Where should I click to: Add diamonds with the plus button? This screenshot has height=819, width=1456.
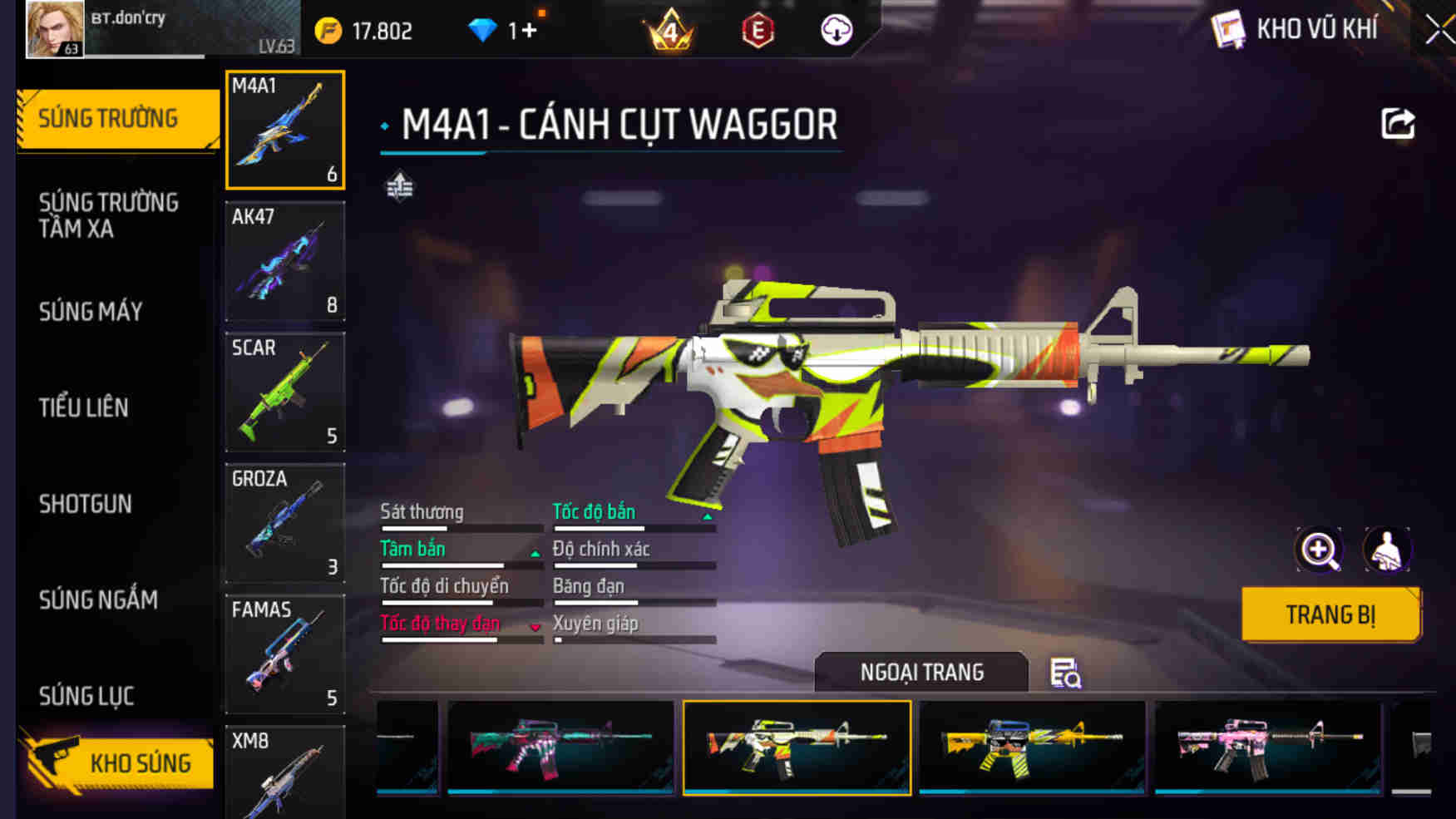(x=529, y=31)
